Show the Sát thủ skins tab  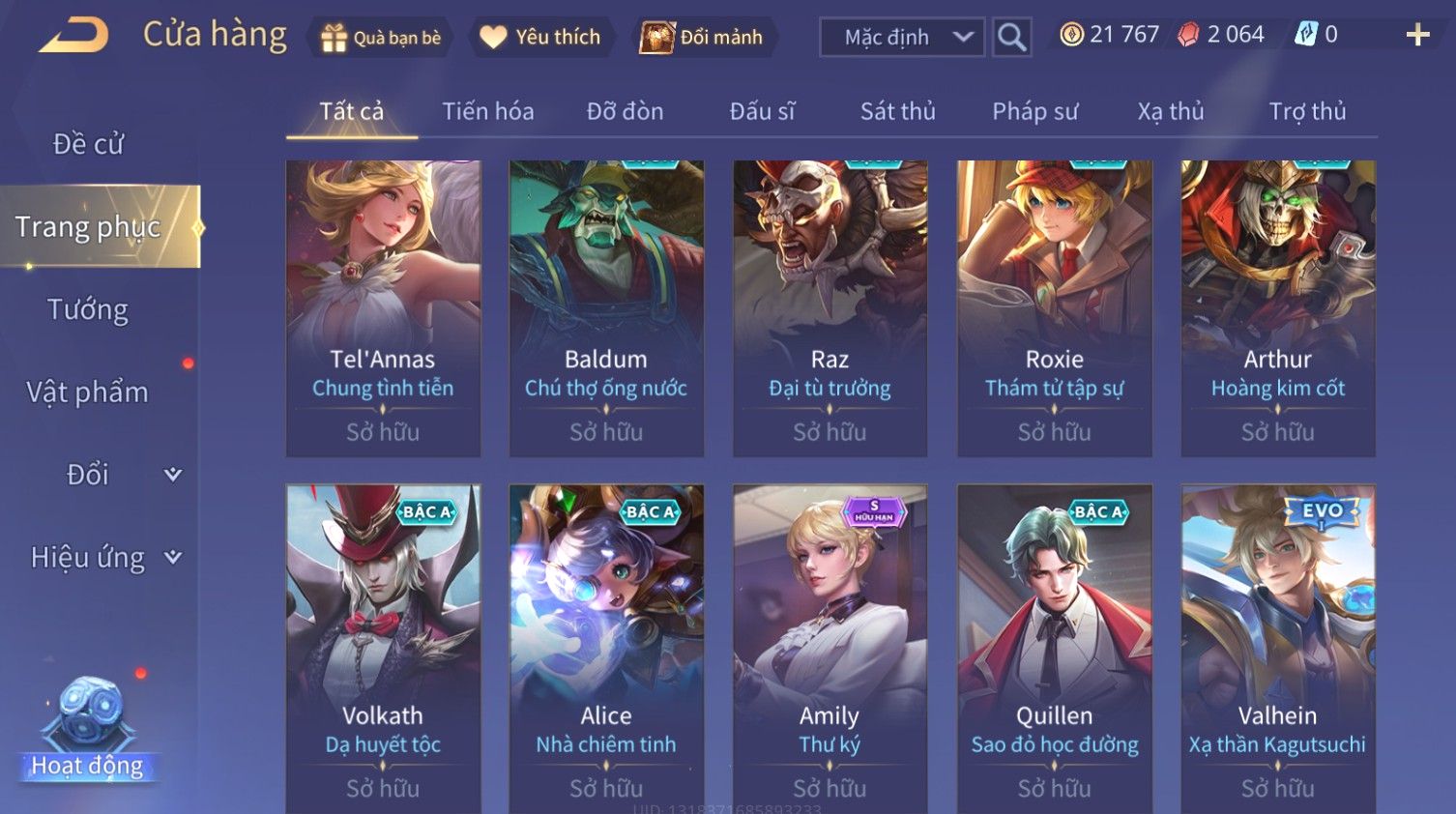tap(897, 111)
